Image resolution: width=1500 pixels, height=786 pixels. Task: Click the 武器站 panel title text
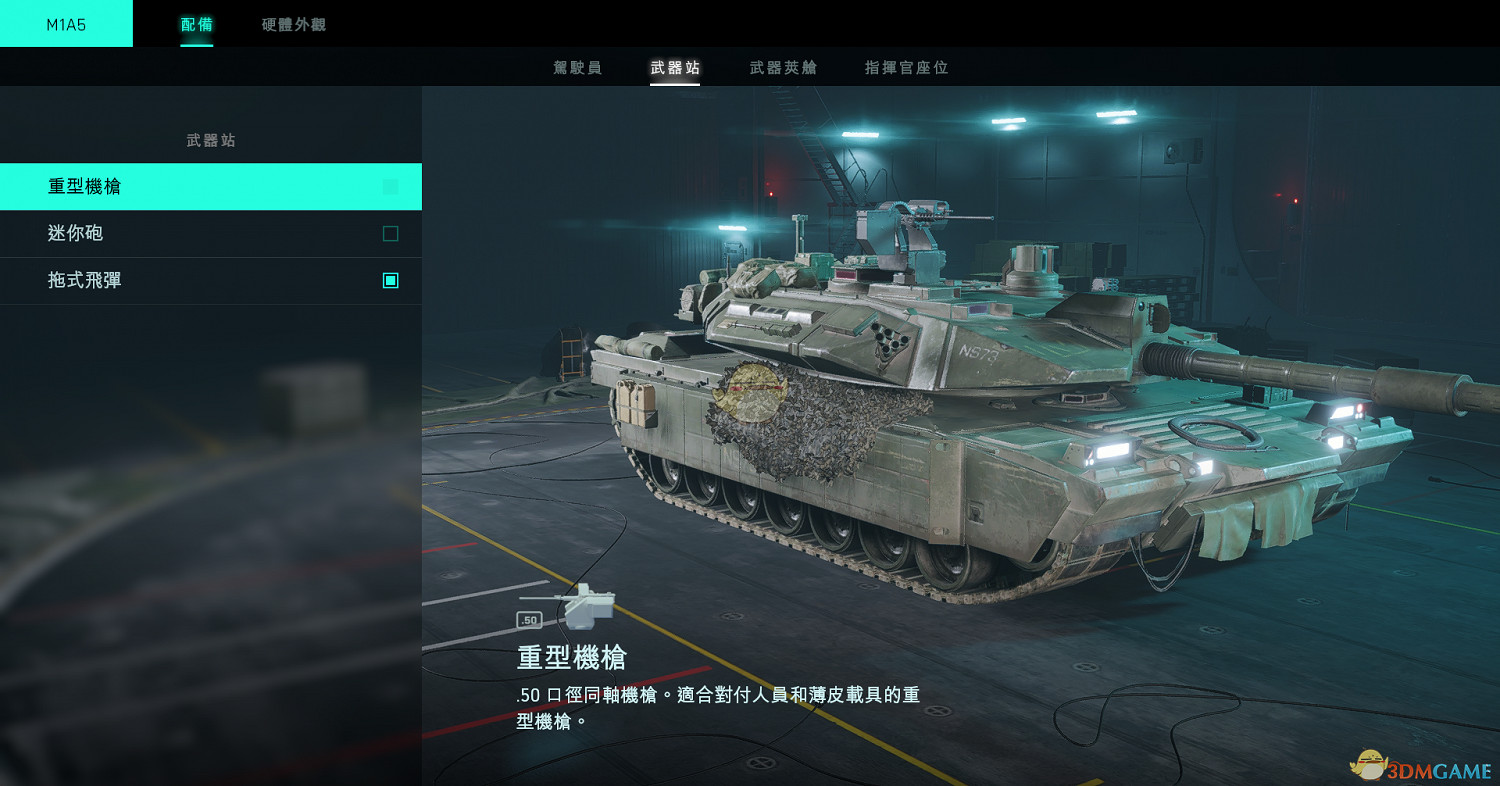211,140
